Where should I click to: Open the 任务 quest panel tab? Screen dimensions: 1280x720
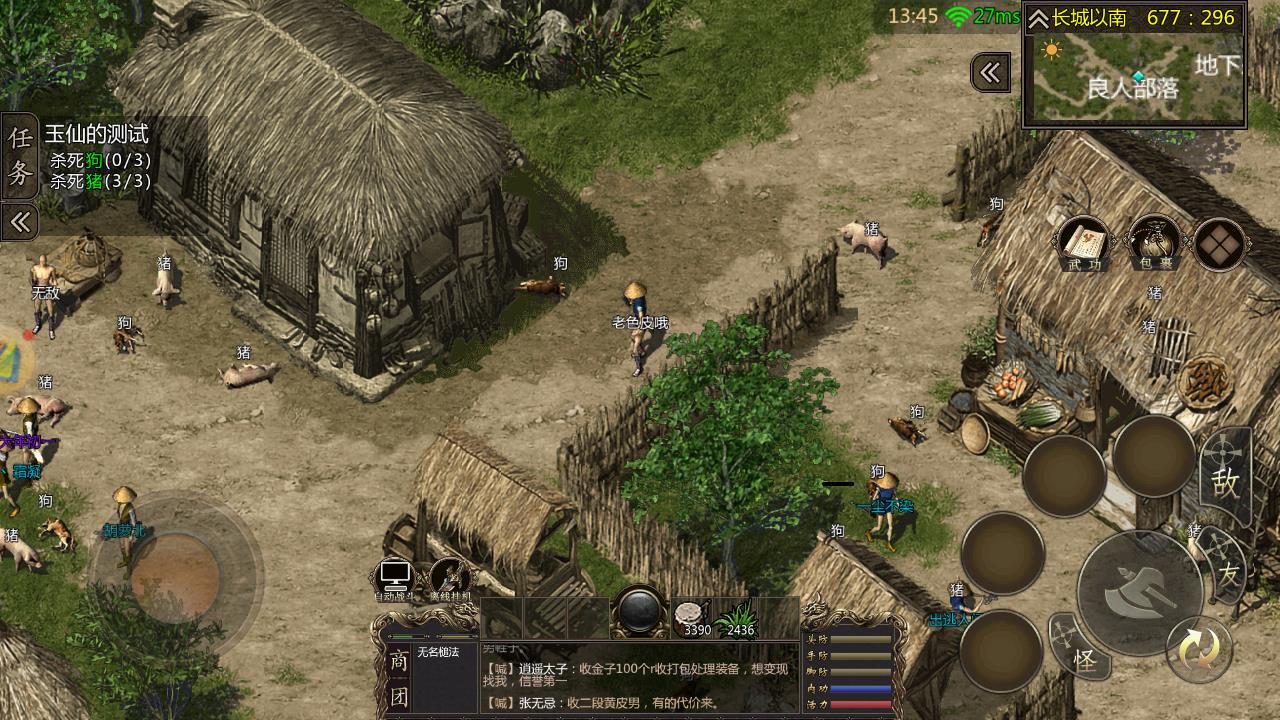[20, 157]
